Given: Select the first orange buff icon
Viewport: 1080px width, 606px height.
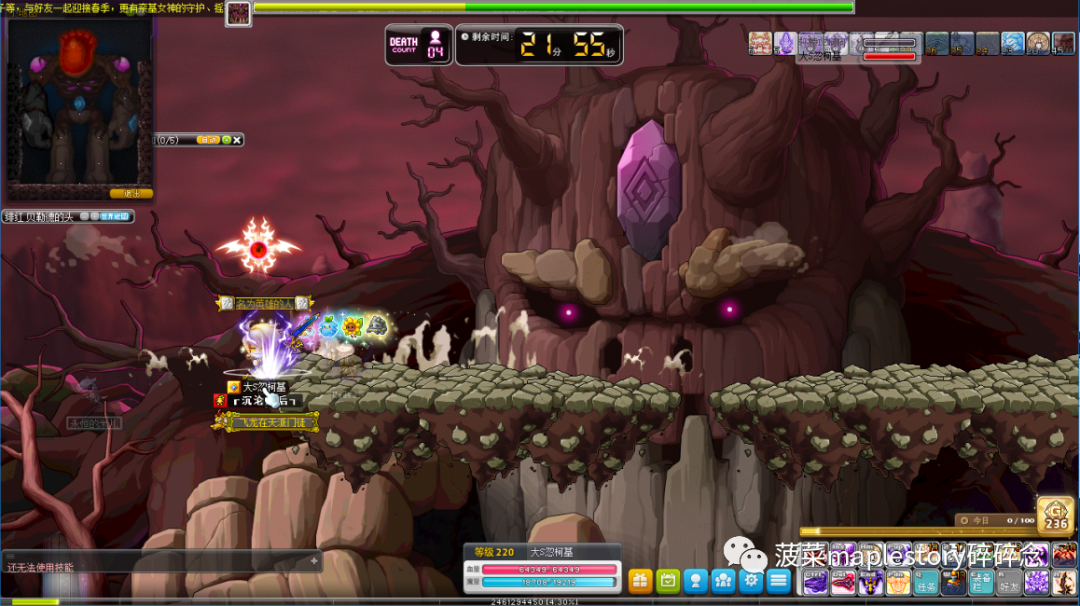Looking at the screenshot, I should point(761,43).
